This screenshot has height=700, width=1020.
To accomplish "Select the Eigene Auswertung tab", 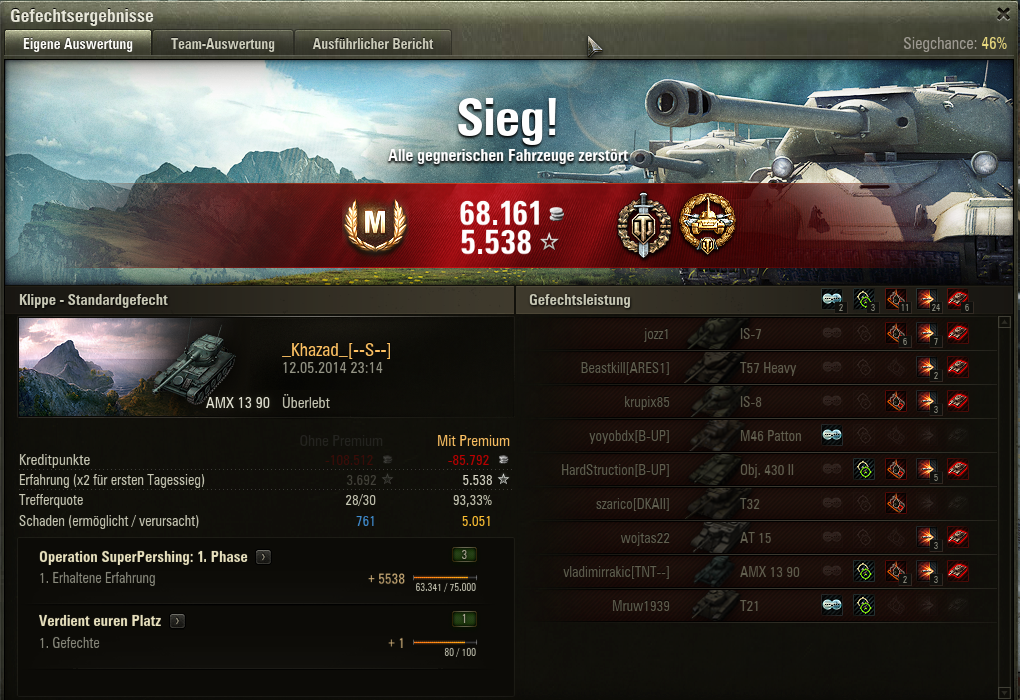I will click(x=78, y=44).
